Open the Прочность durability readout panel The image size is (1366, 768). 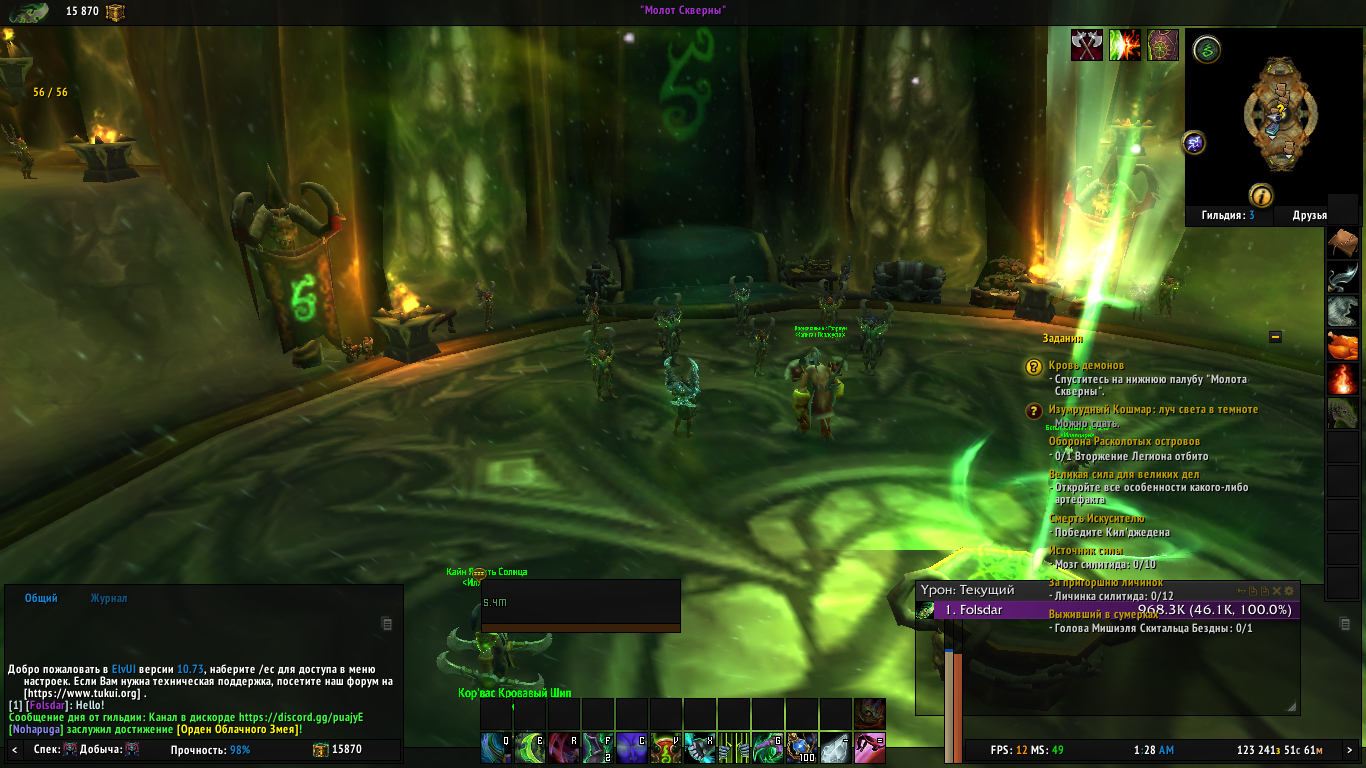click(210, 749)
